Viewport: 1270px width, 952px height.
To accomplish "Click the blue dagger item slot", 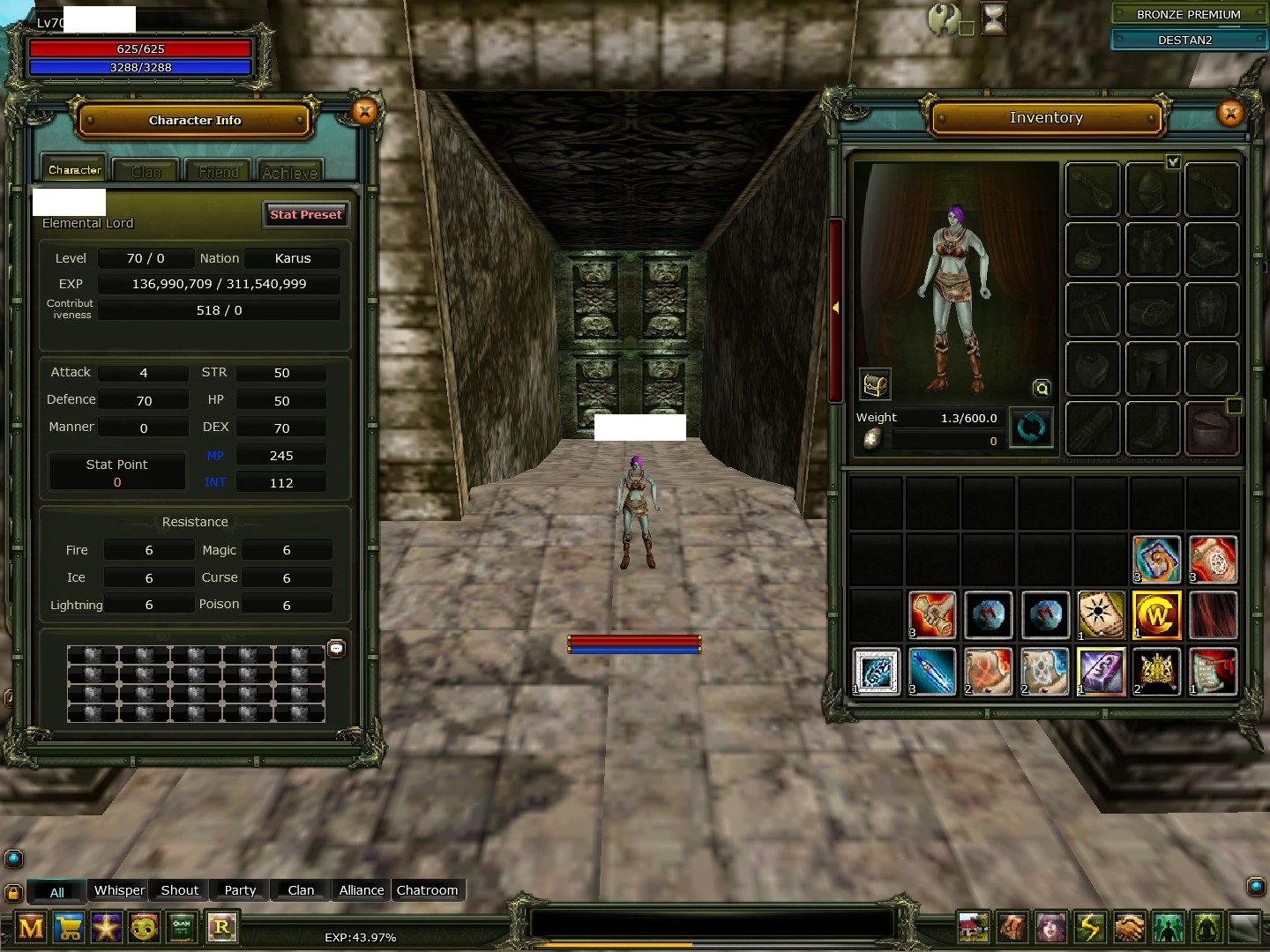I will [932, 671].
